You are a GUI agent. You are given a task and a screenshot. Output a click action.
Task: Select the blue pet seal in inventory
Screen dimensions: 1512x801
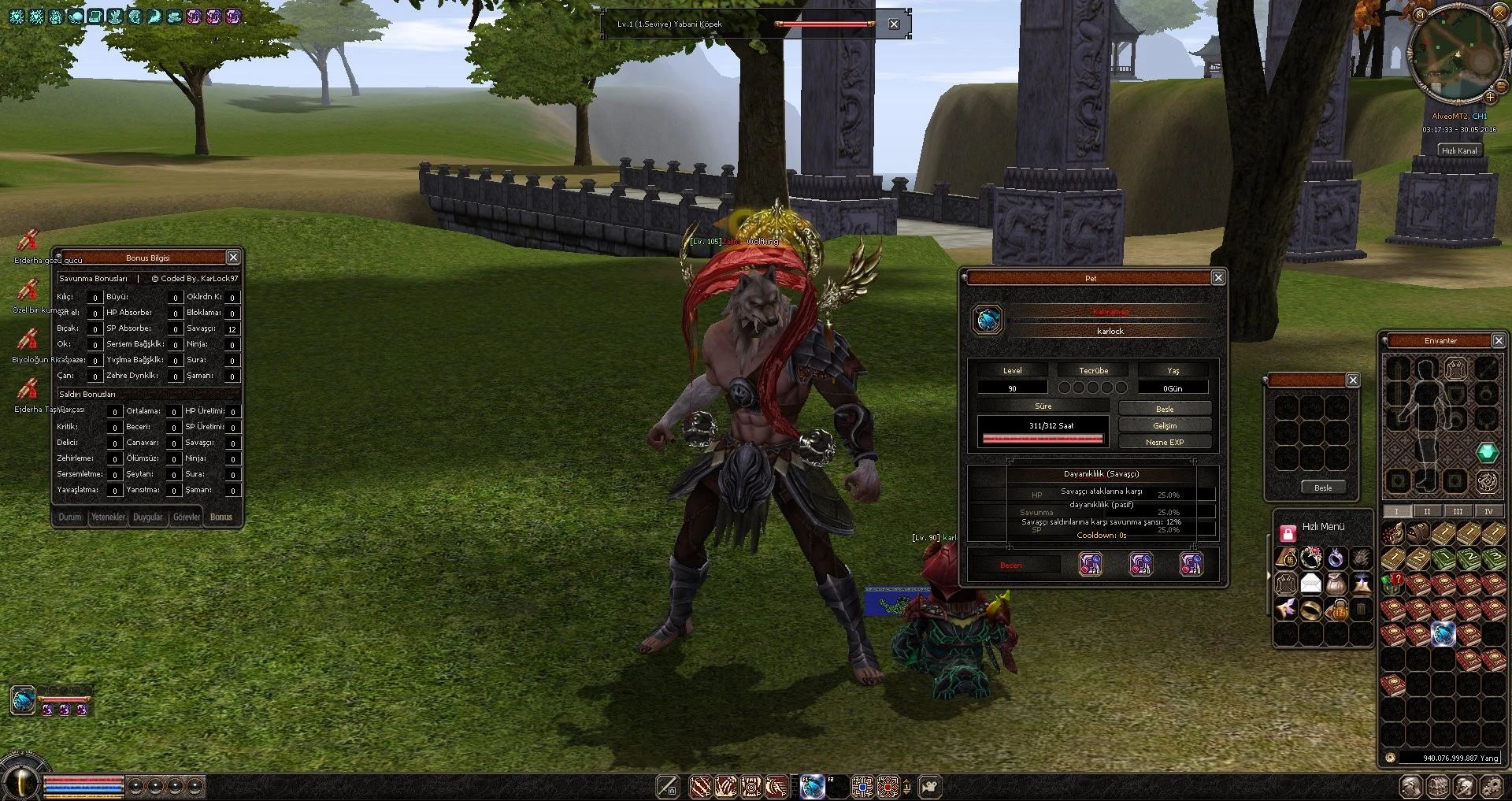tap(1443, 634)
